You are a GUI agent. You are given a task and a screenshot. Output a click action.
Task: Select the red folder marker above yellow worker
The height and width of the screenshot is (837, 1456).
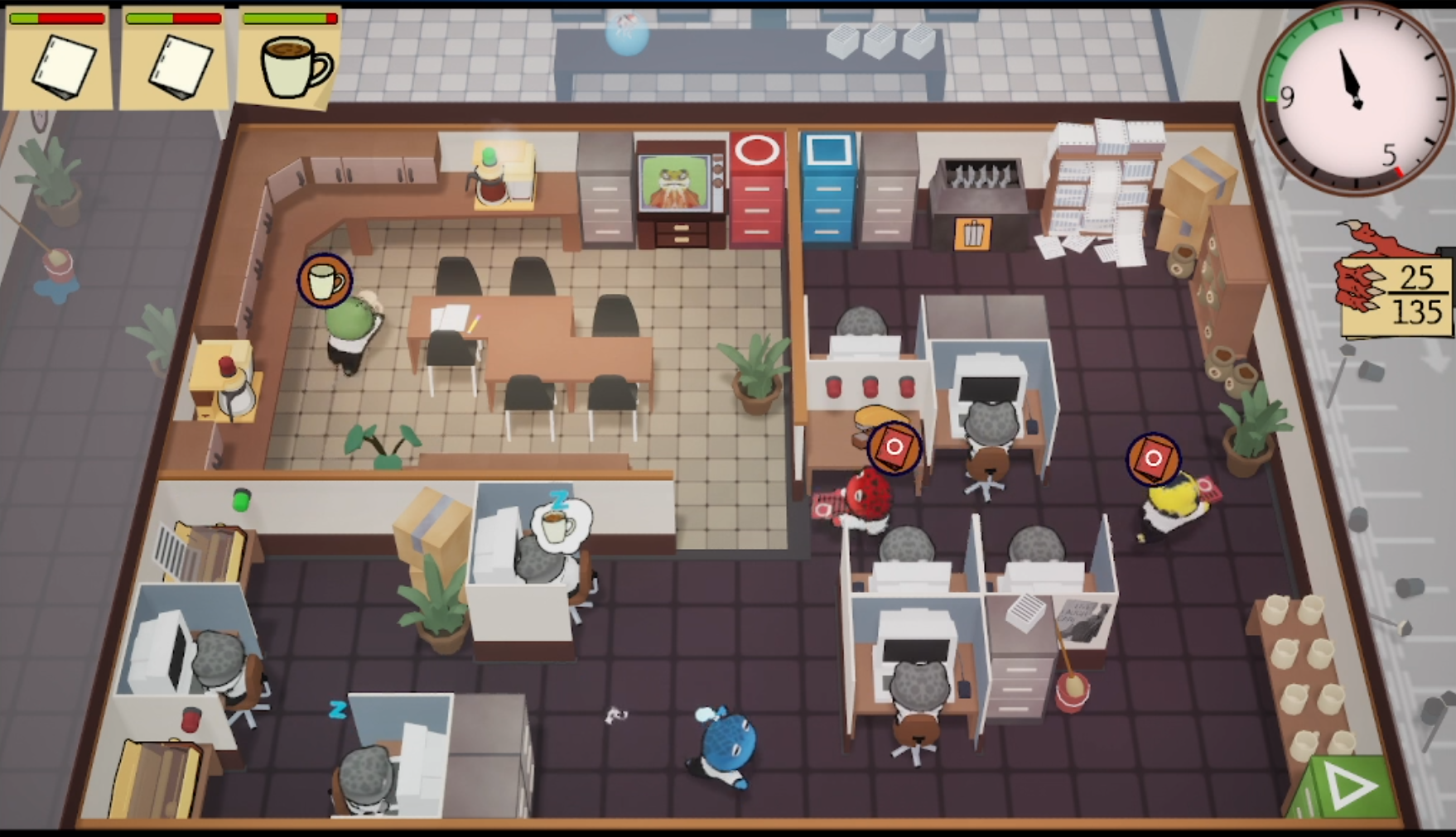1154,458
